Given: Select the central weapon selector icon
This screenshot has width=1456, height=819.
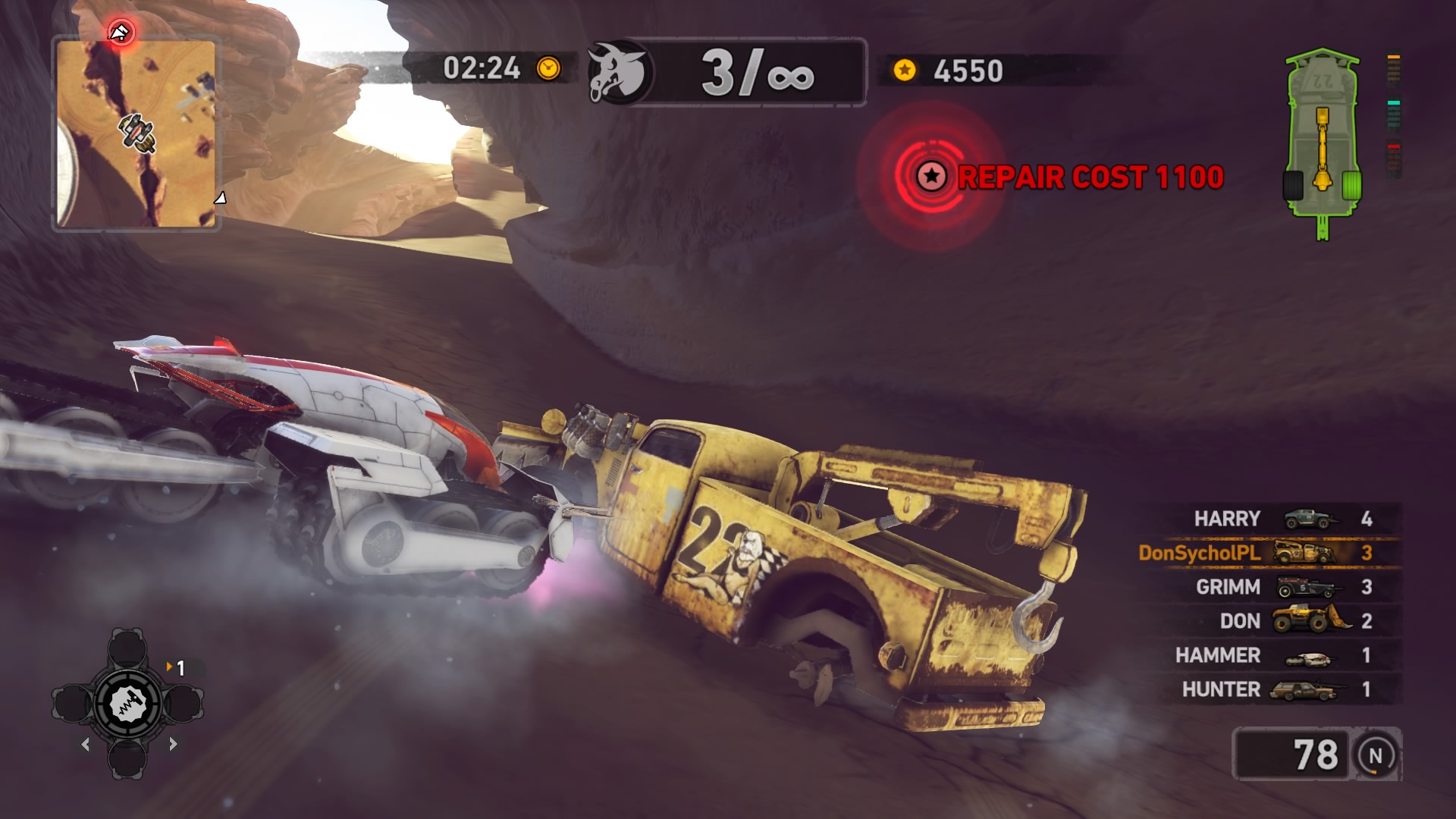Looking at the screenshot, I should coord(127,704).
